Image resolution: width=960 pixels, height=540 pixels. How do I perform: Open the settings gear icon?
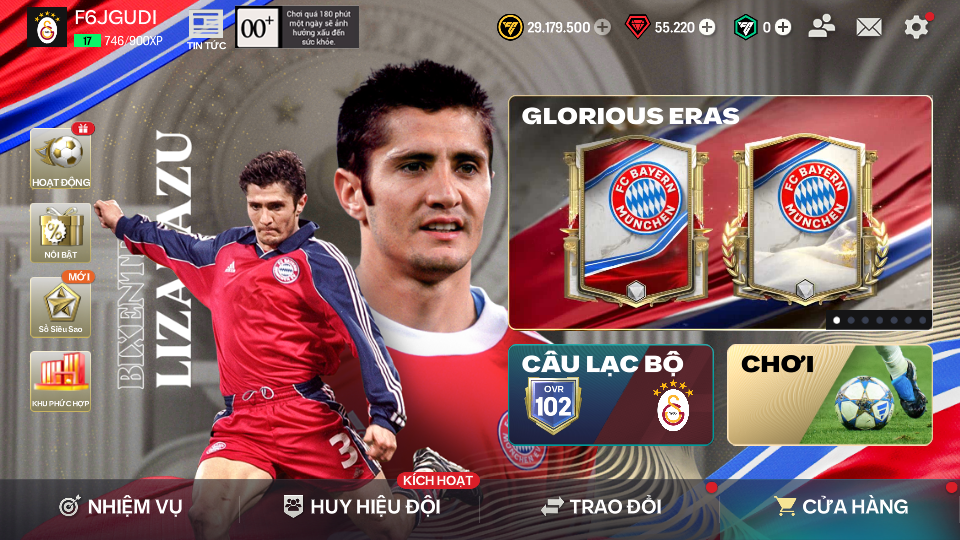pyautogui.click(x=916, y=27)
